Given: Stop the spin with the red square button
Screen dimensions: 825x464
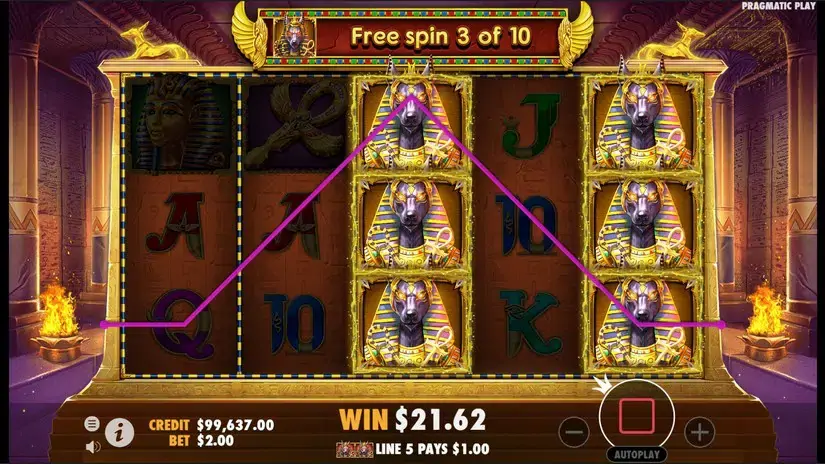Looking at the screenshot, I should (635, 412).
